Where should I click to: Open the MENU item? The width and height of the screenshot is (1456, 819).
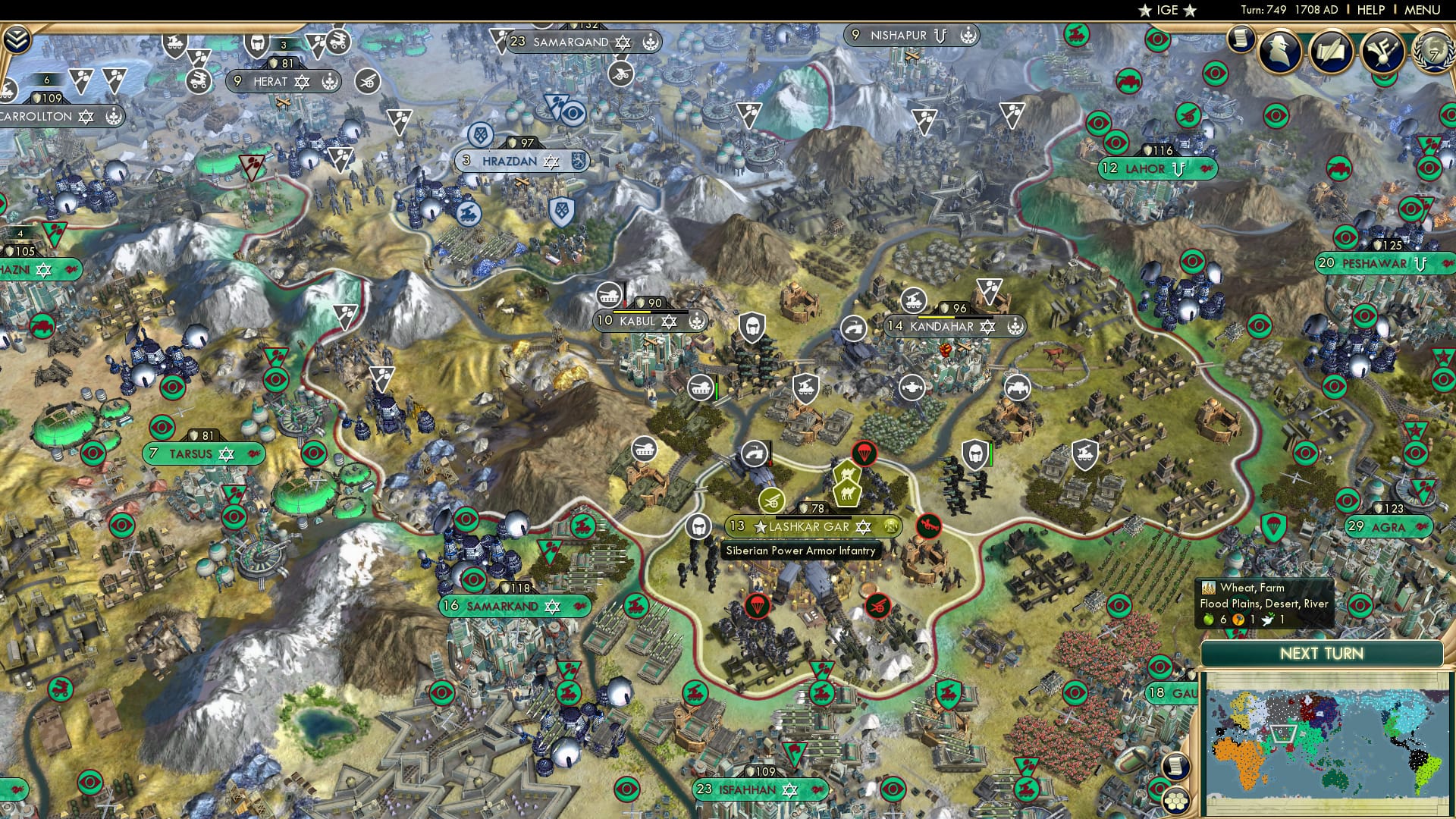[x=1425, y=10]
